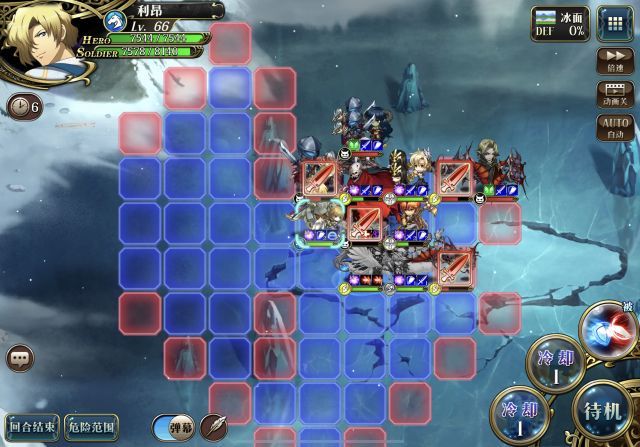Show the 危险范围 danger range
Viewport: 640px width, 447px height.
pyautogui.click(x=92, y=426)
